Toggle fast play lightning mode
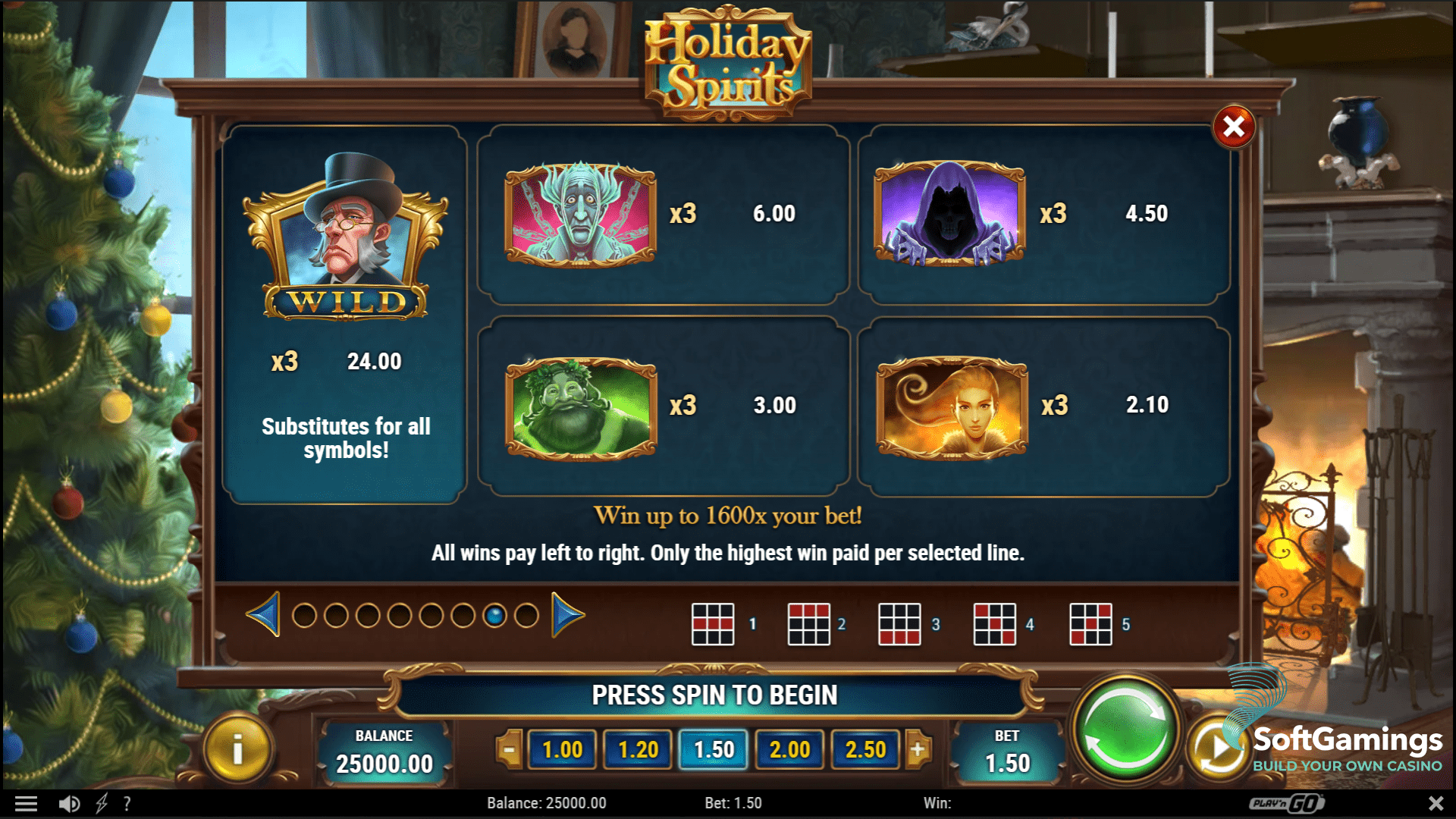The height and width of the screenshot is (819, 1456). tap(101, 802)
